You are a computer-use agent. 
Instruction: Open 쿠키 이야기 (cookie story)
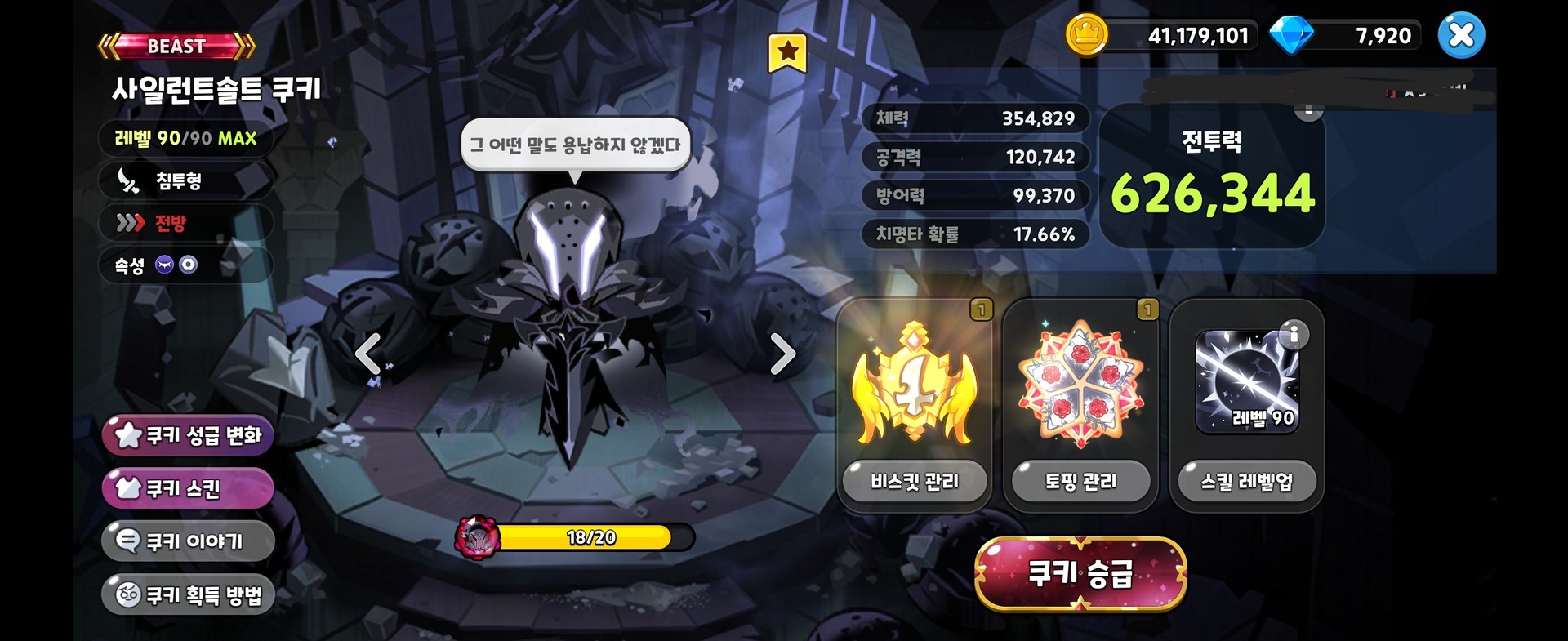[186, 541]
